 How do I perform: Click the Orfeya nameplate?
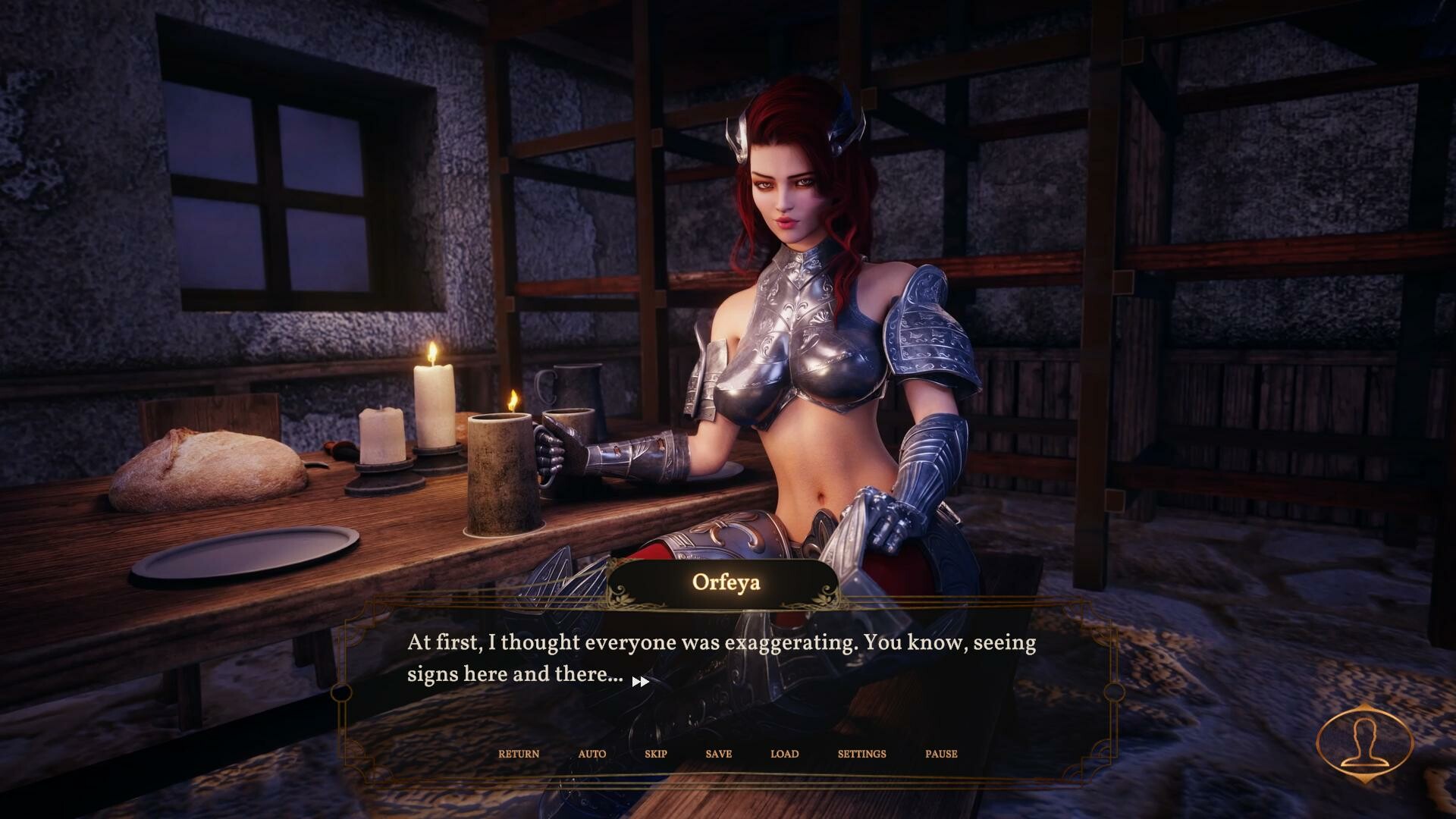point(725,582)
